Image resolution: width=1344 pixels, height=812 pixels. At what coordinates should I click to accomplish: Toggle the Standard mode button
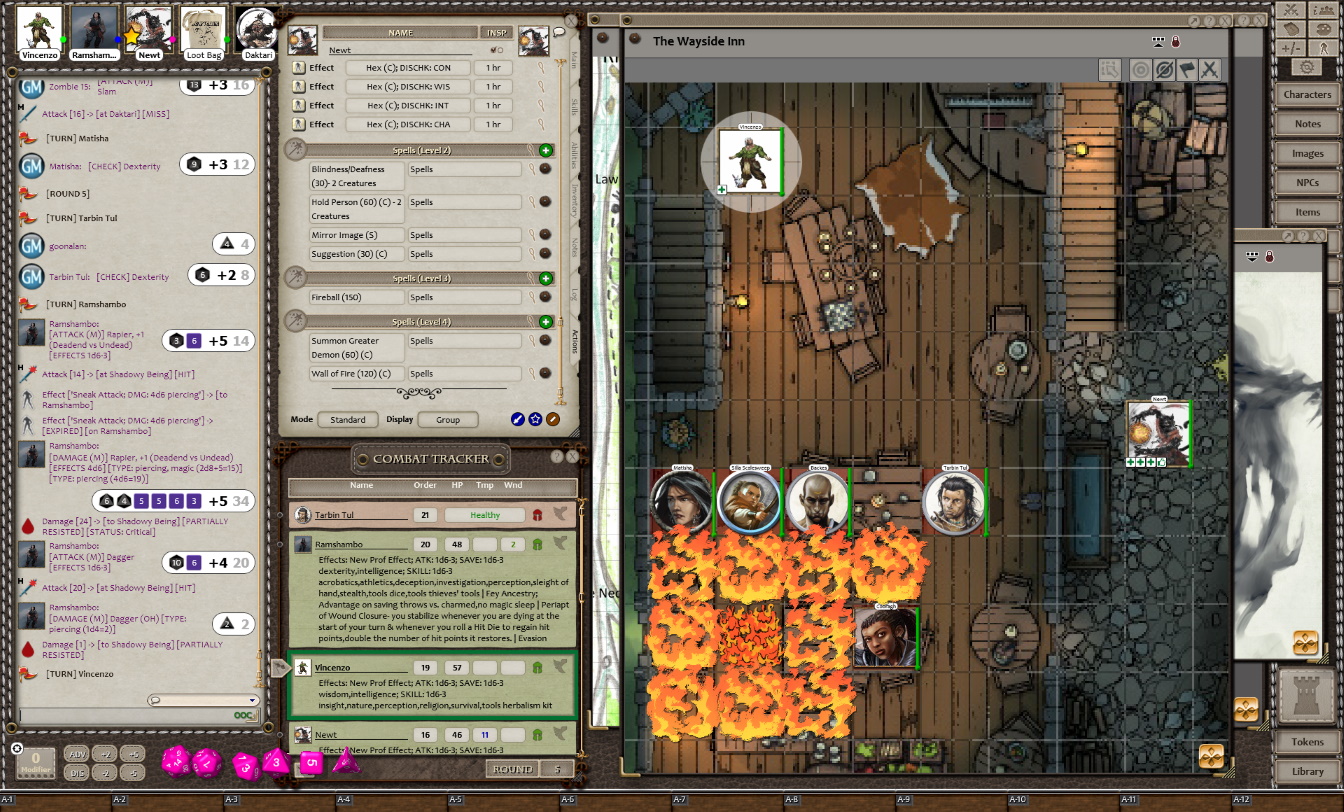(x=348, y=420)
